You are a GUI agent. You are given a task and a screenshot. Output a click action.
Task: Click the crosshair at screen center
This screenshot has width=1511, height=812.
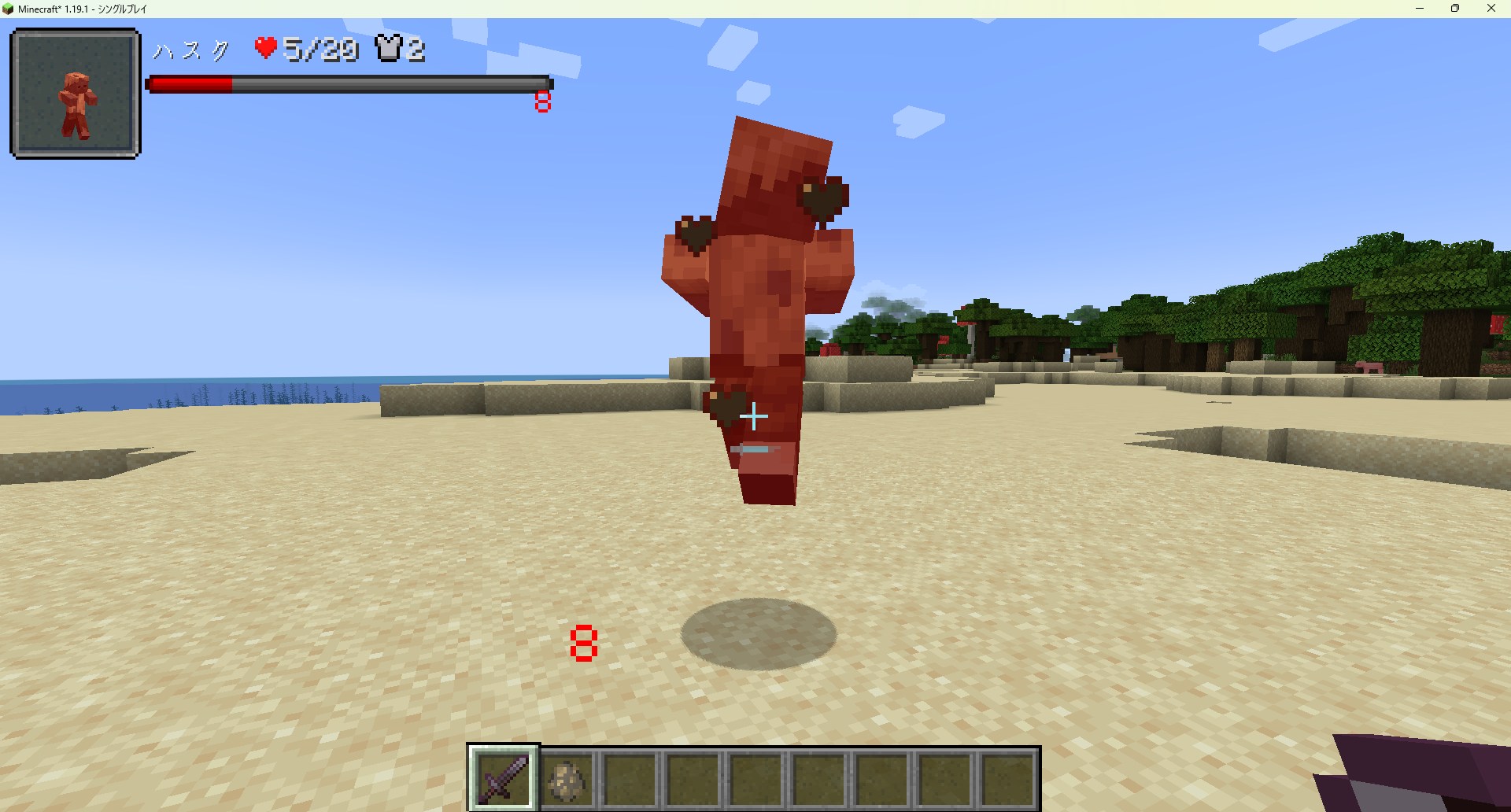coord(753,417)
